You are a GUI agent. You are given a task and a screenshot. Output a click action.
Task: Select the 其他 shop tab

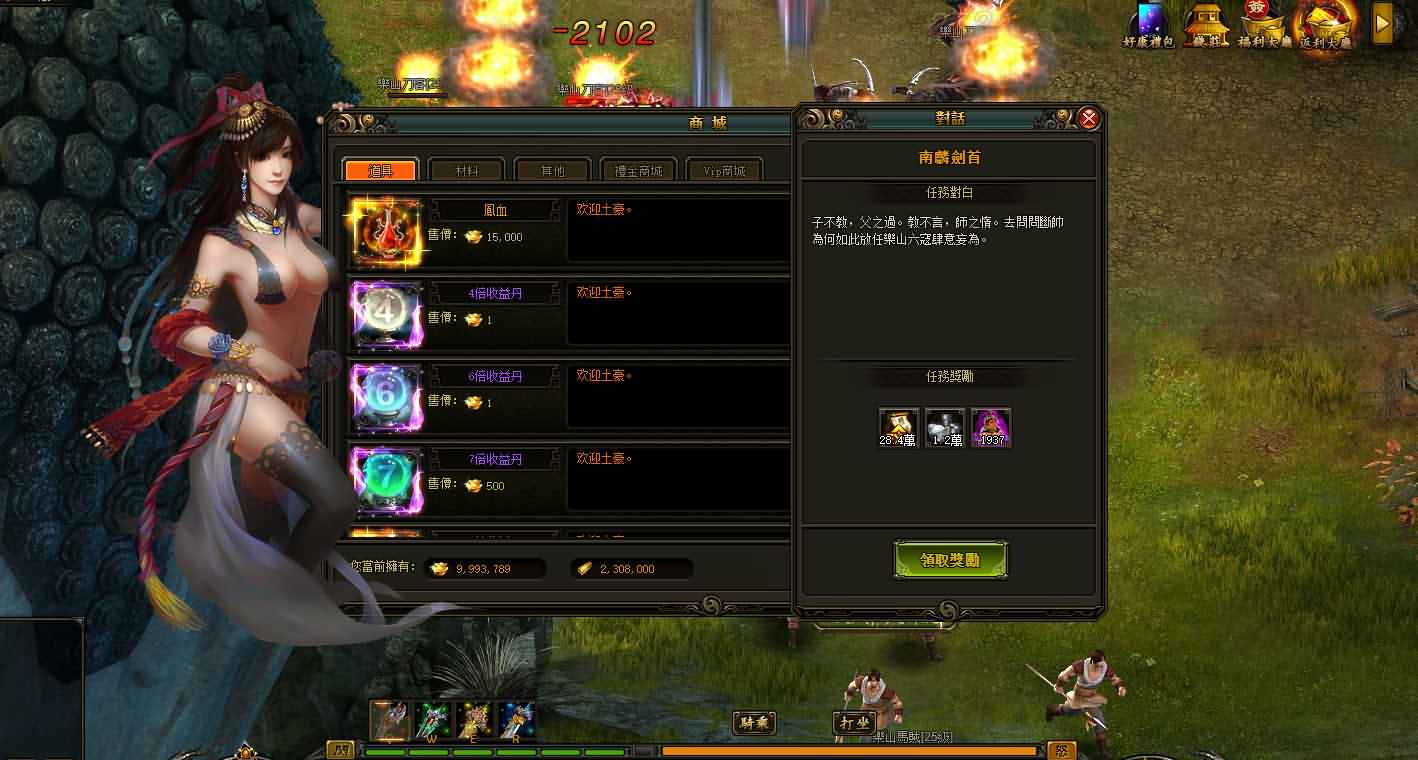(552, 170)
